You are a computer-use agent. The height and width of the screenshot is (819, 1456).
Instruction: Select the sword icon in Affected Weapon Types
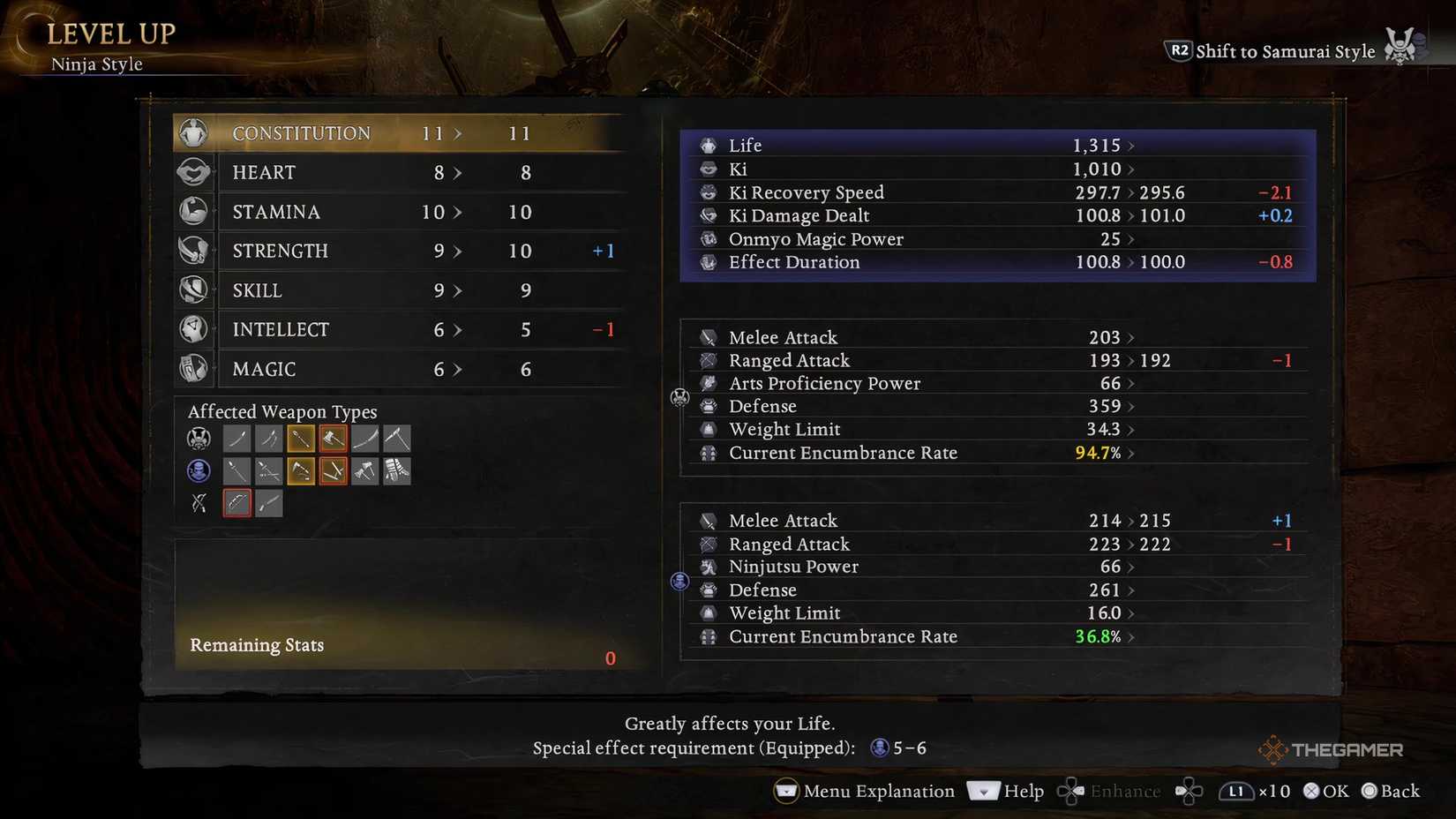(236, 439)
